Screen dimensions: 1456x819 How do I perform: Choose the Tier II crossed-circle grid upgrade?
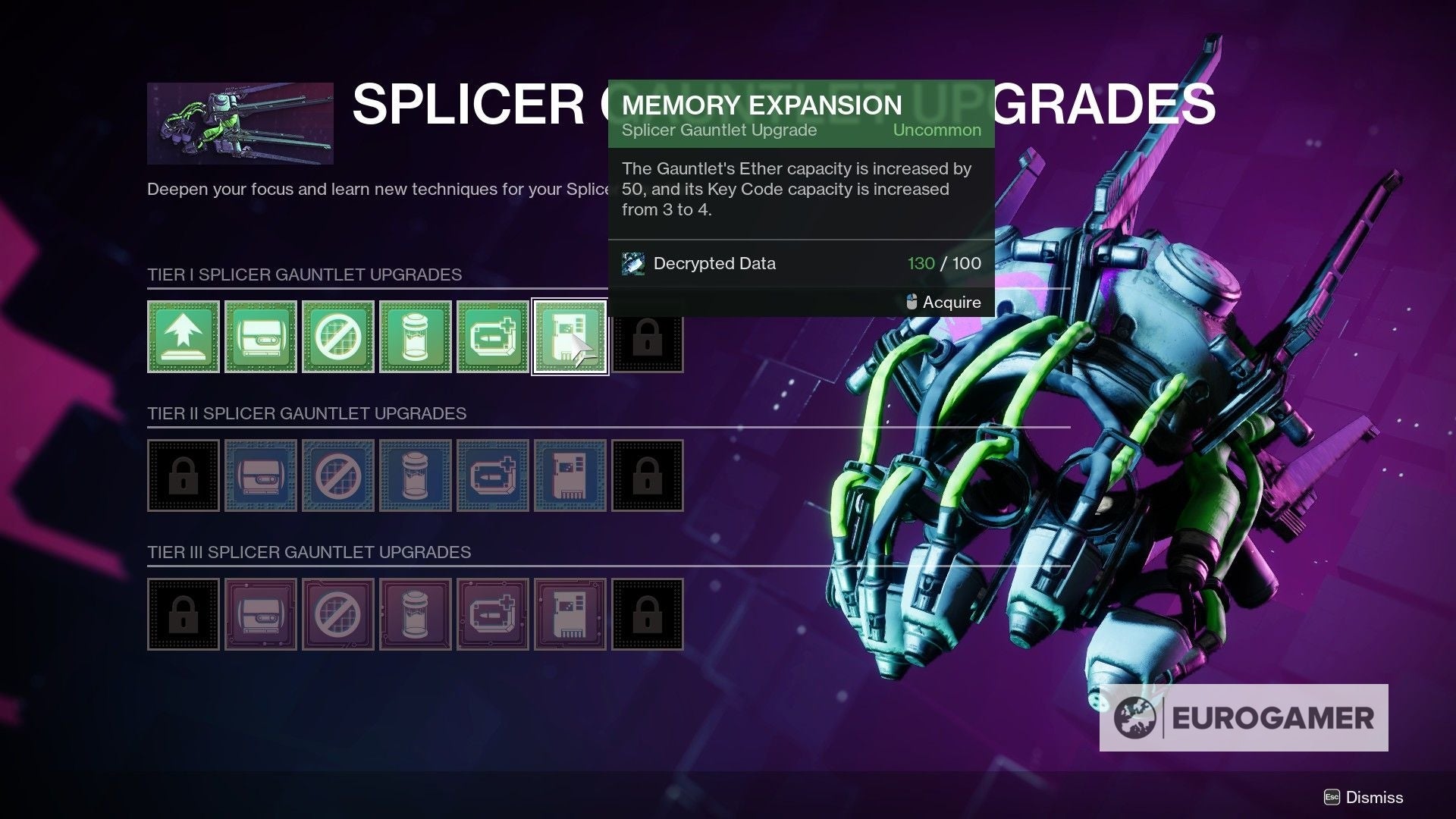click(338, 475)
